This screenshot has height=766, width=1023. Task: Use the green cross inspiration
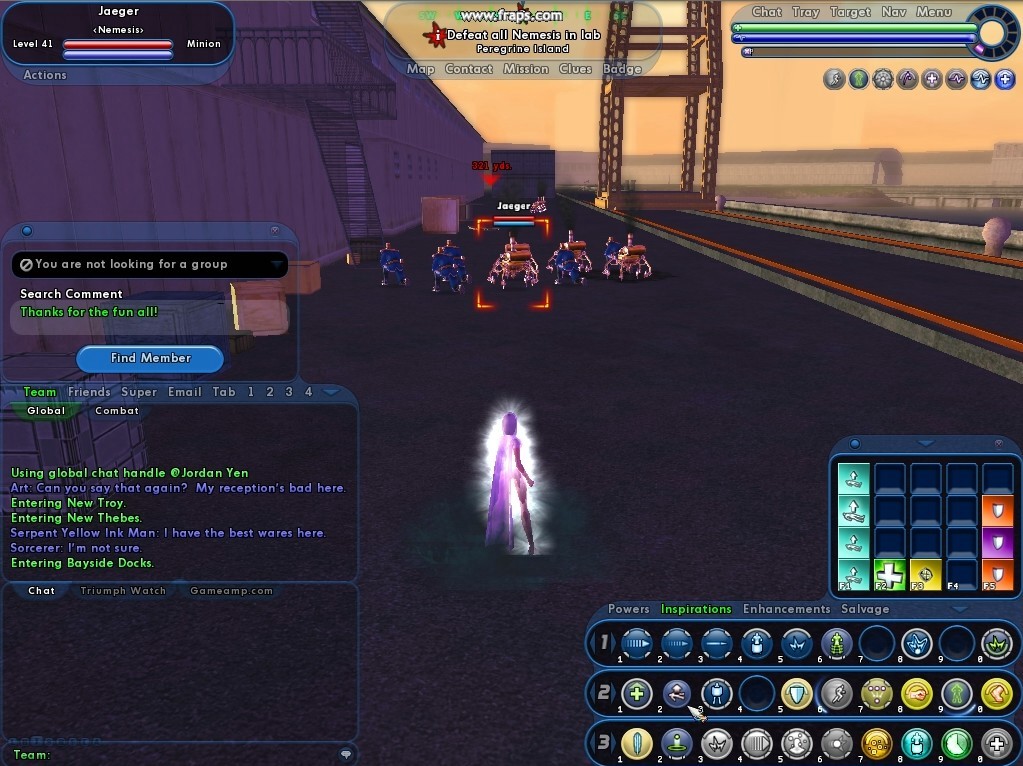coord(890,575)
